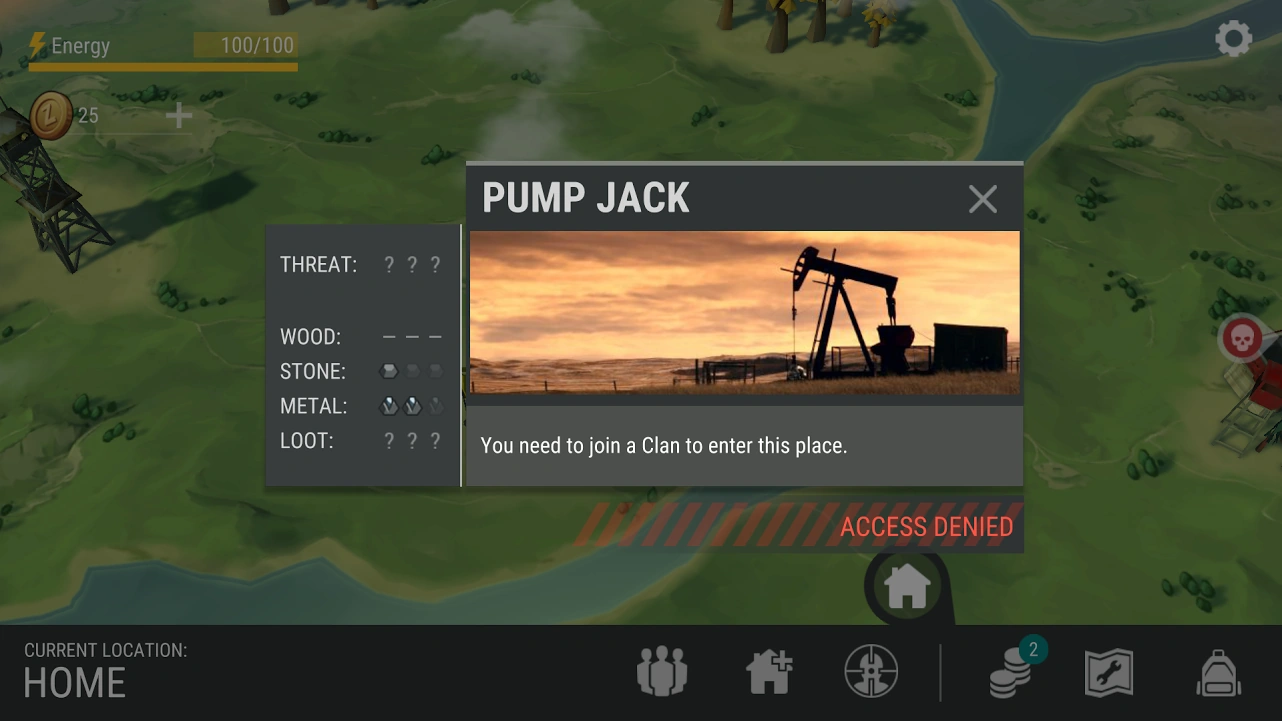The image size is (1282, 721).
Task: Open the Clans panel
Action: [x=661, y=671]
